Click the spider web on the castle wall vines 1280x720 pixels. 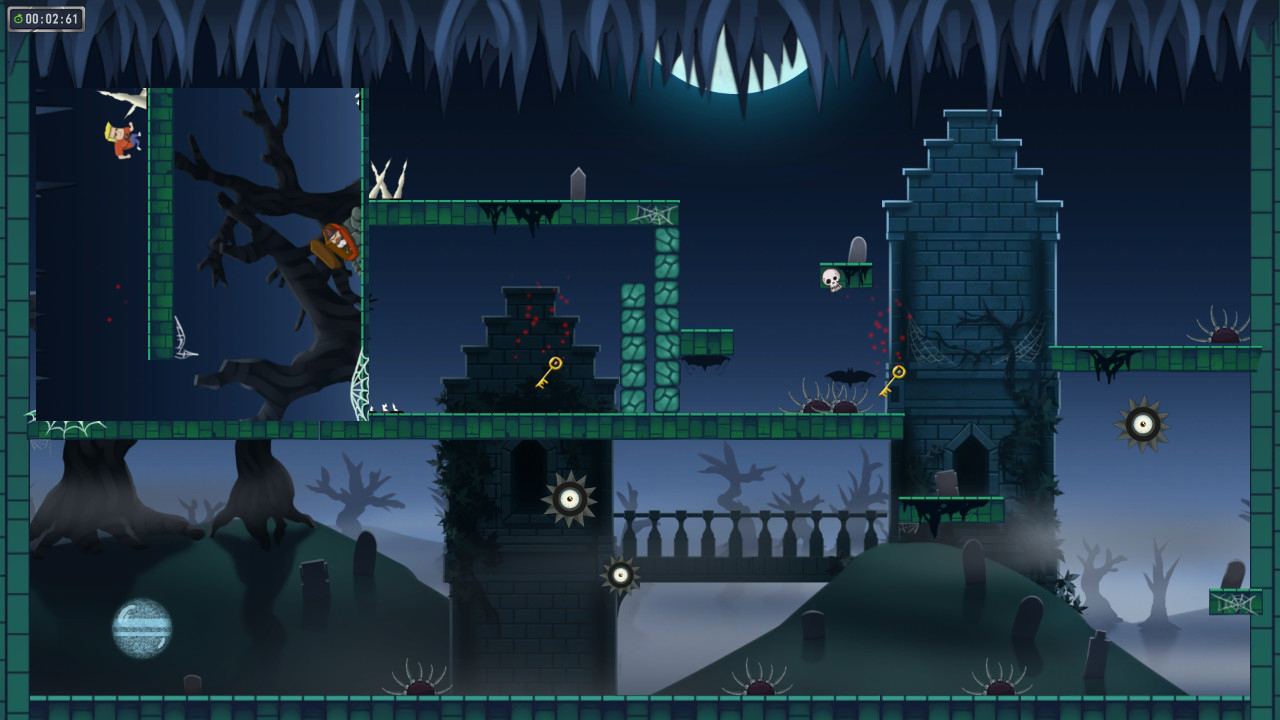point(925,340)
